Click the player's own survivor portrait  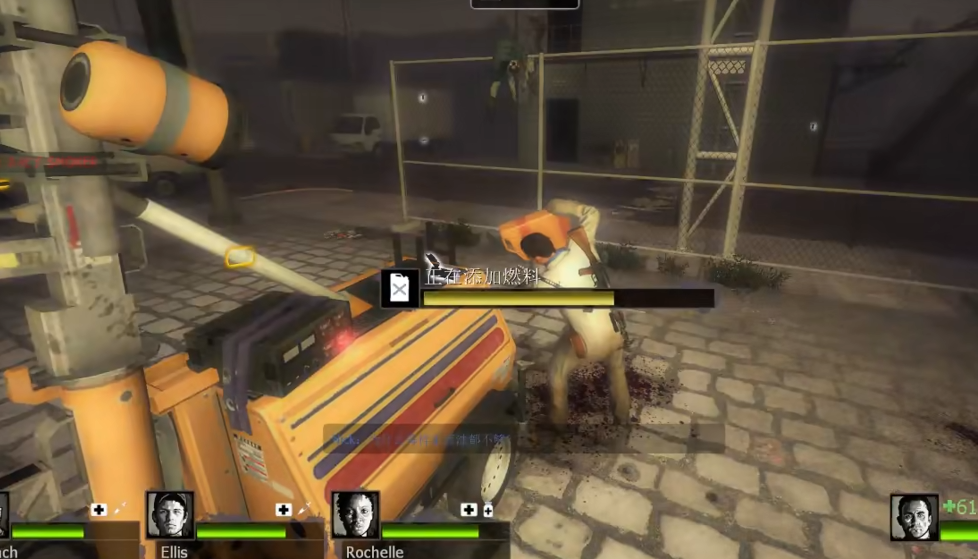click(914, 517)
